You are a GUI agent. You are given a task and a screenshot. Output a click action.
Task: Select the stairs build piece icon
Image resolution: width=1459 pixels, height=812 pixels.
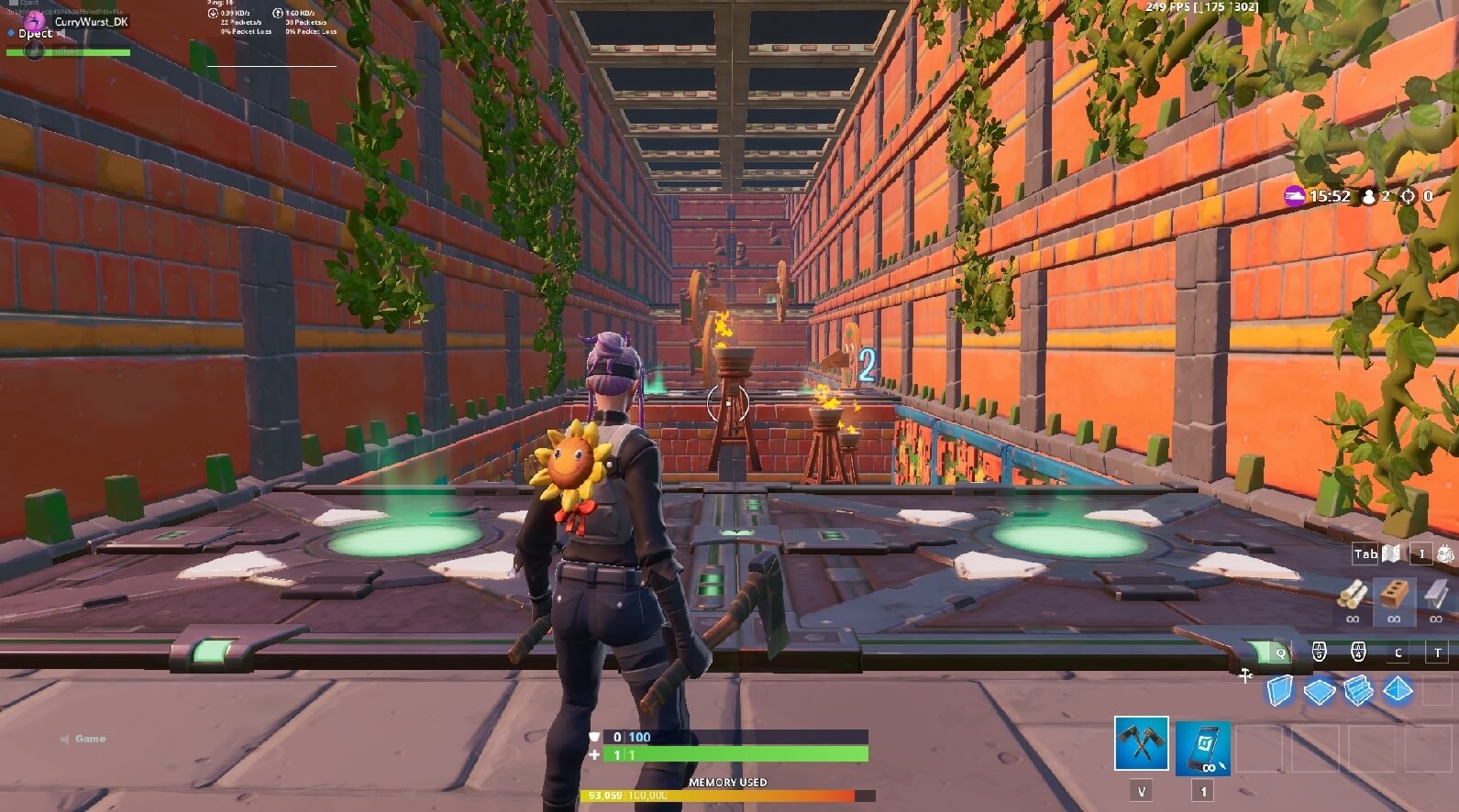tap(1358, 689)
